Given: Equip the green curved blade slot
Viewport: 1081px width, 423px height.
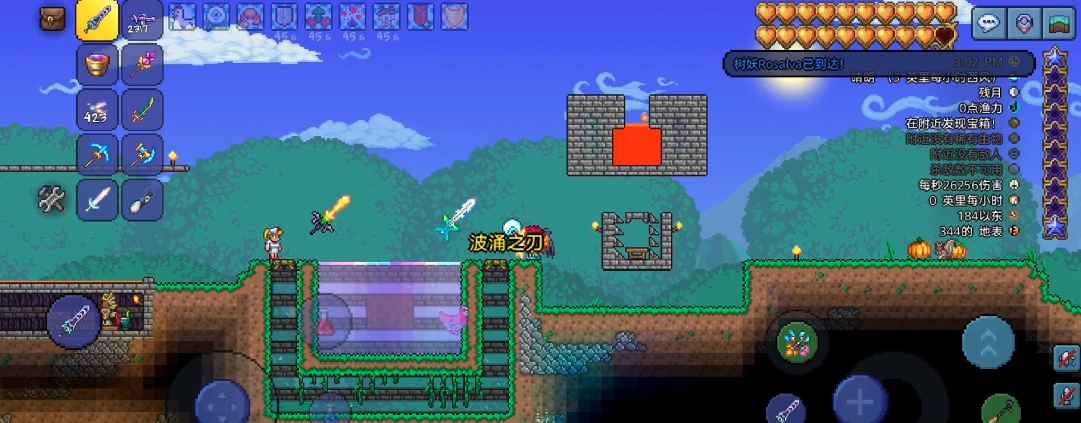Looking at the screenshot, I should click(x=142, y=110).
